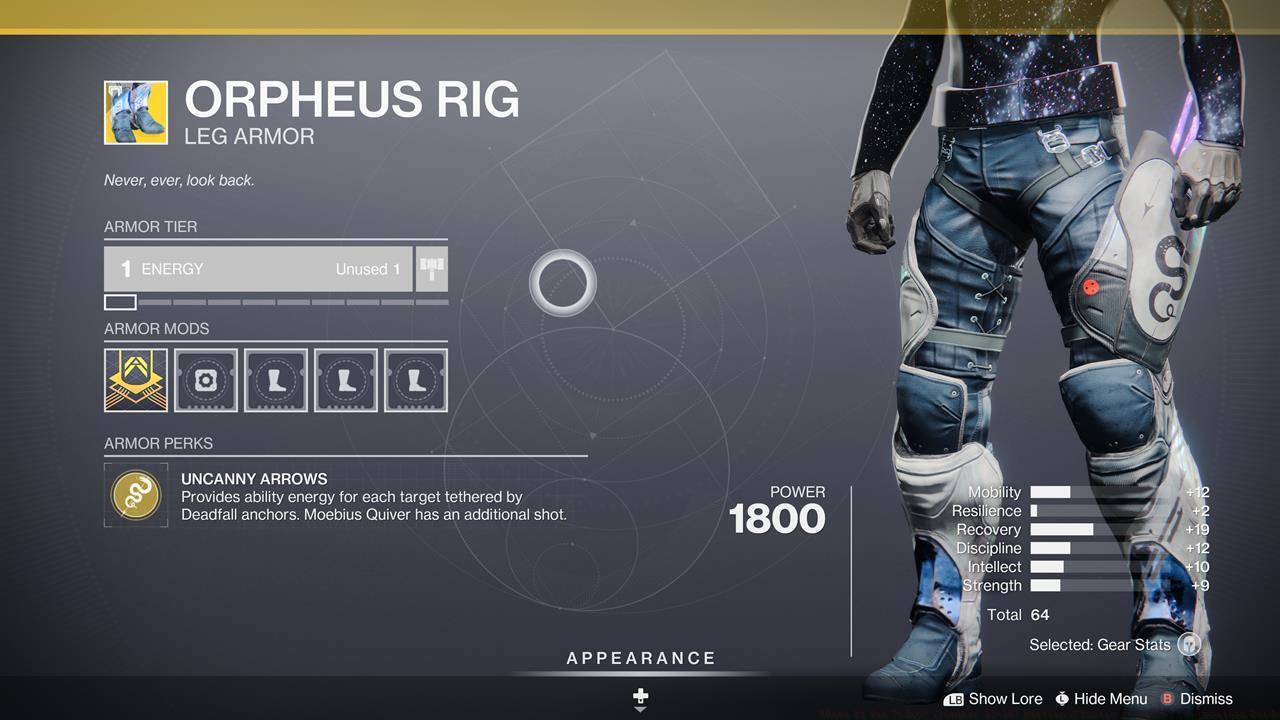Select the first Energy tier segment
This screenshot has height=720, width=1280.
point(119,301)
